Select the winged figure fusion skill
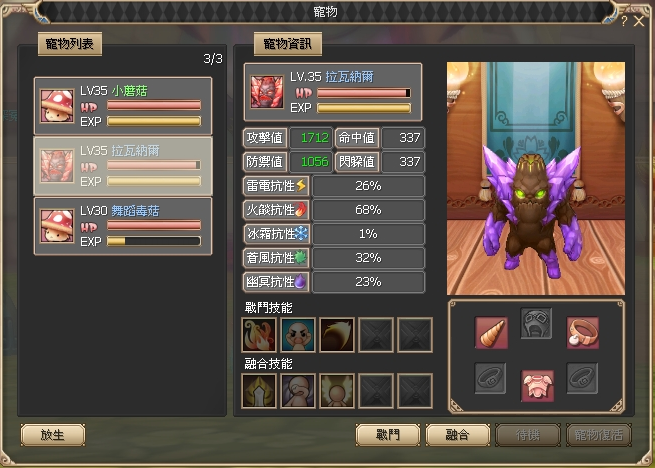The width and height of the screenshot is (655, 468). pyautogui.click(x=337, y=391)
